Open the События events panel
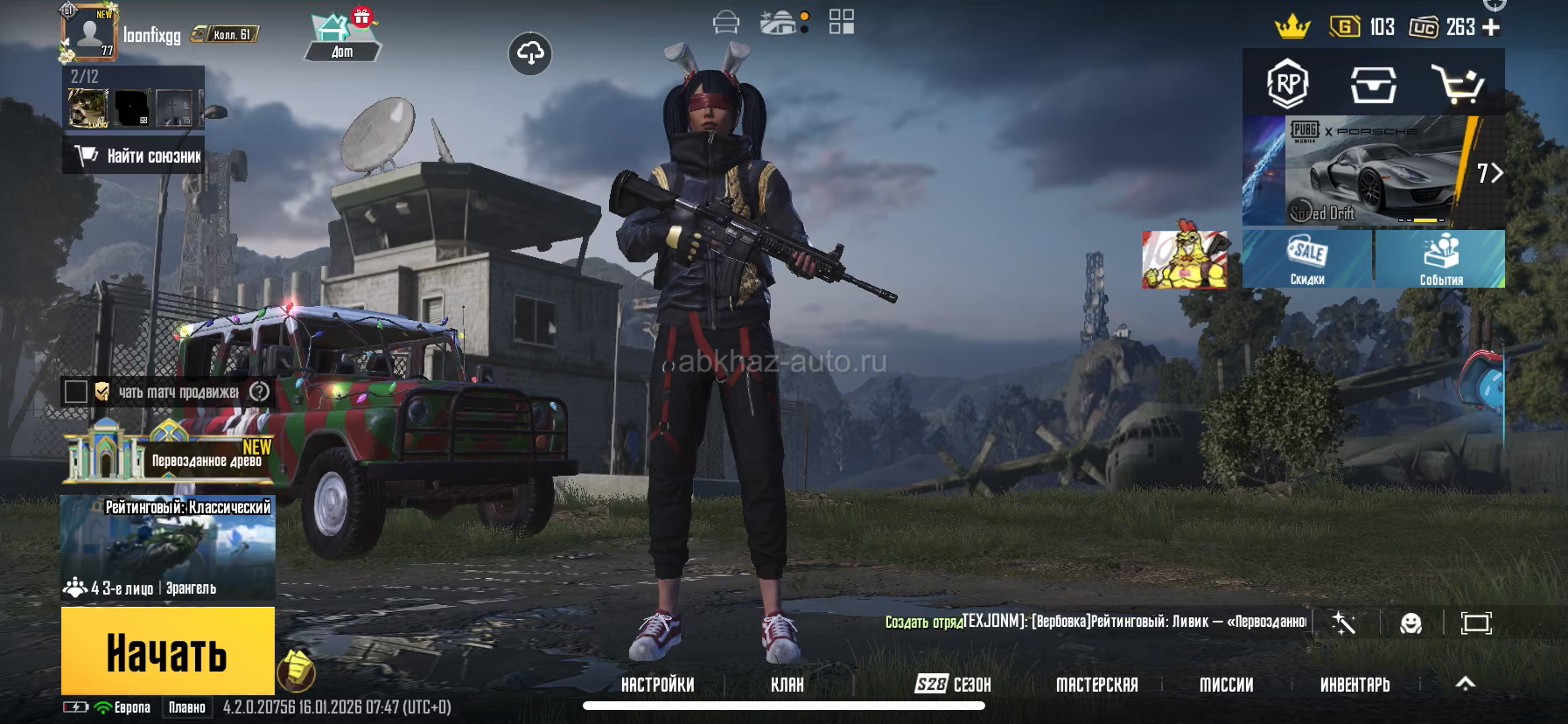 1440,259
